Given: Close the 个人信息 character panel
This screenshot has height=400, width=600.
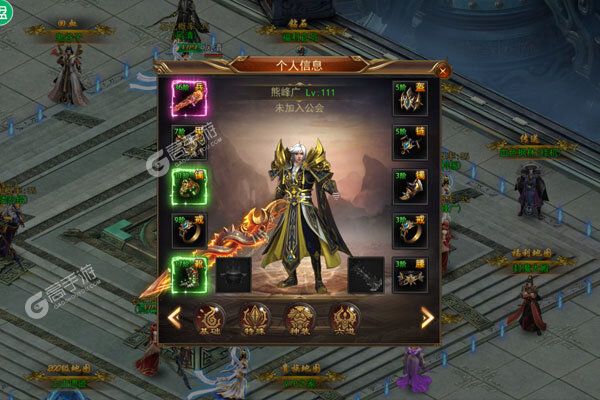Looking at the screenshot, I should (x=443, y=71).
